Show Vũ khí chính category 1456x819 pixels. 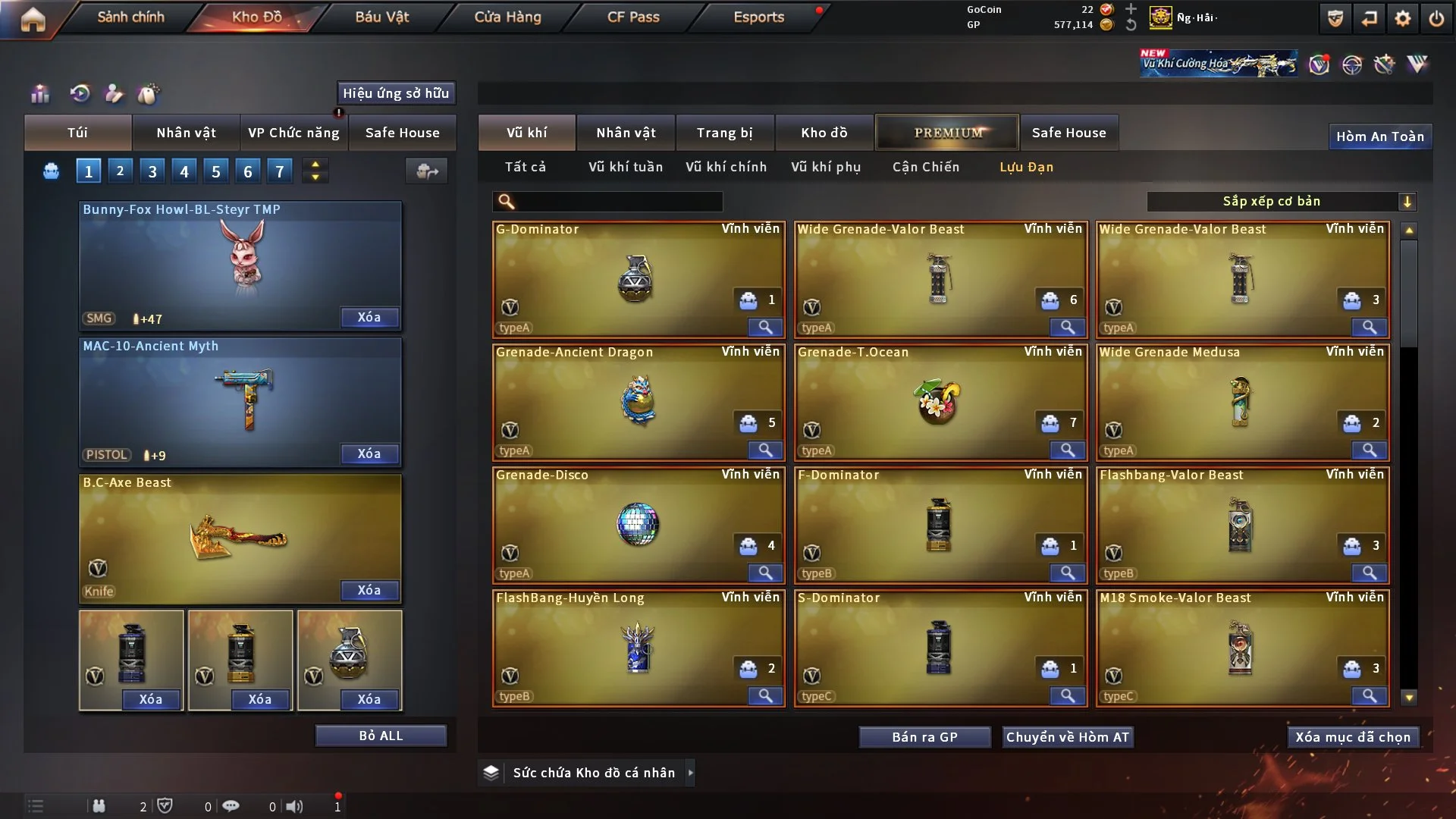pyautogui.click(x=726, y=167)
